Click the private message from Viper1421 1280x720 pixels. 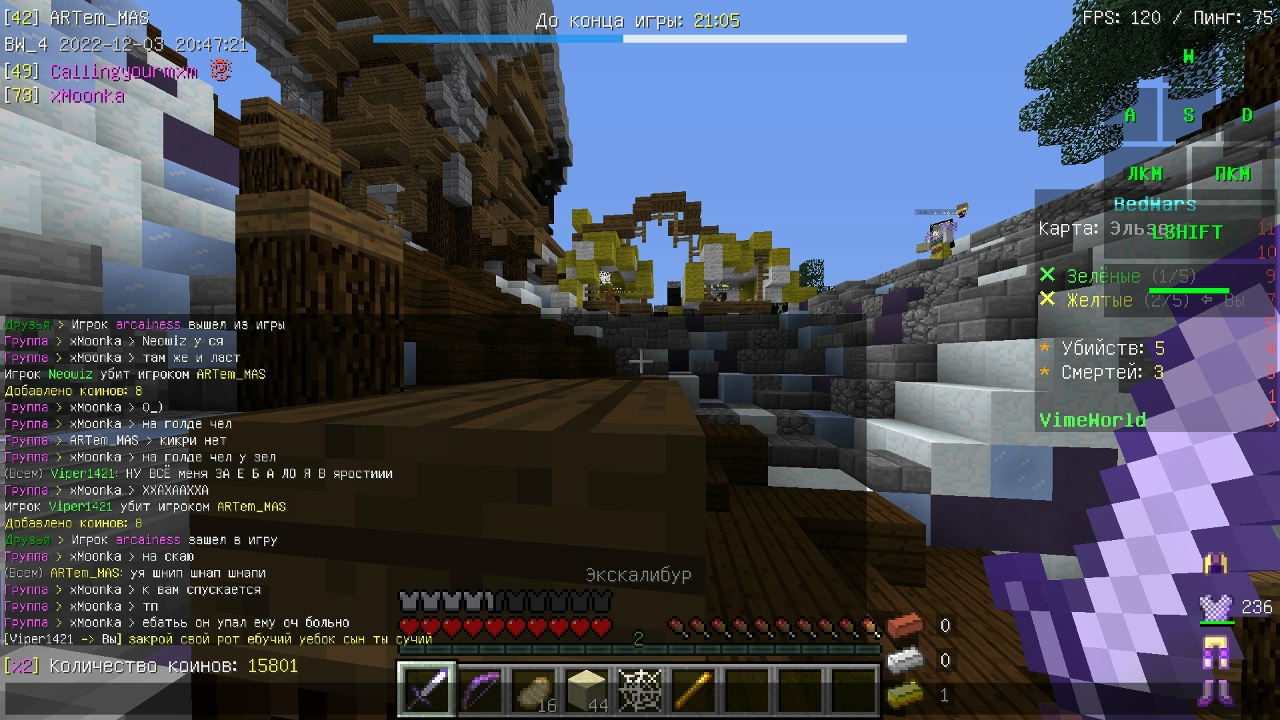204,639
